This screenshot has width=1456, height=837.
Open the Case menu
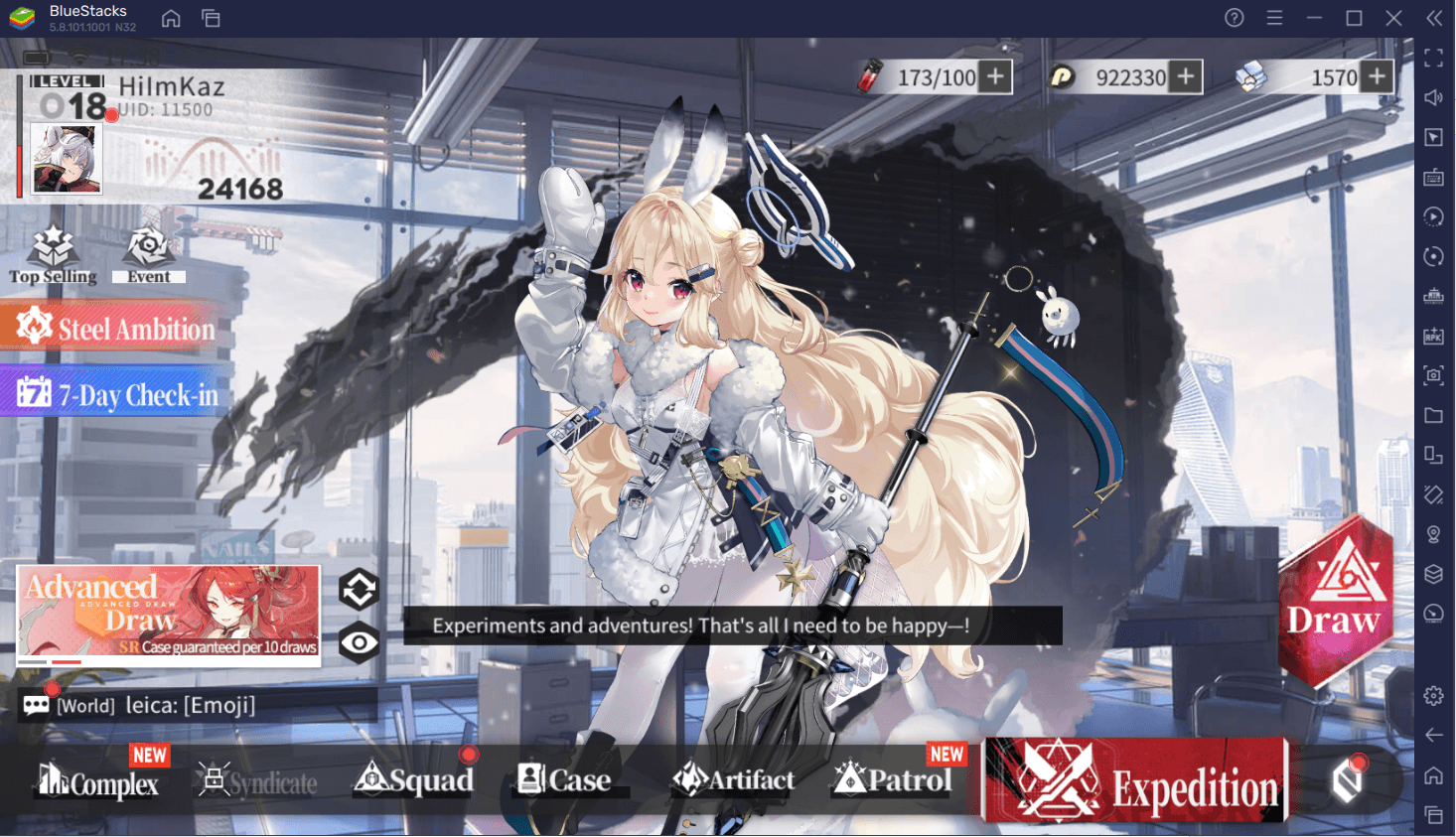564,780
